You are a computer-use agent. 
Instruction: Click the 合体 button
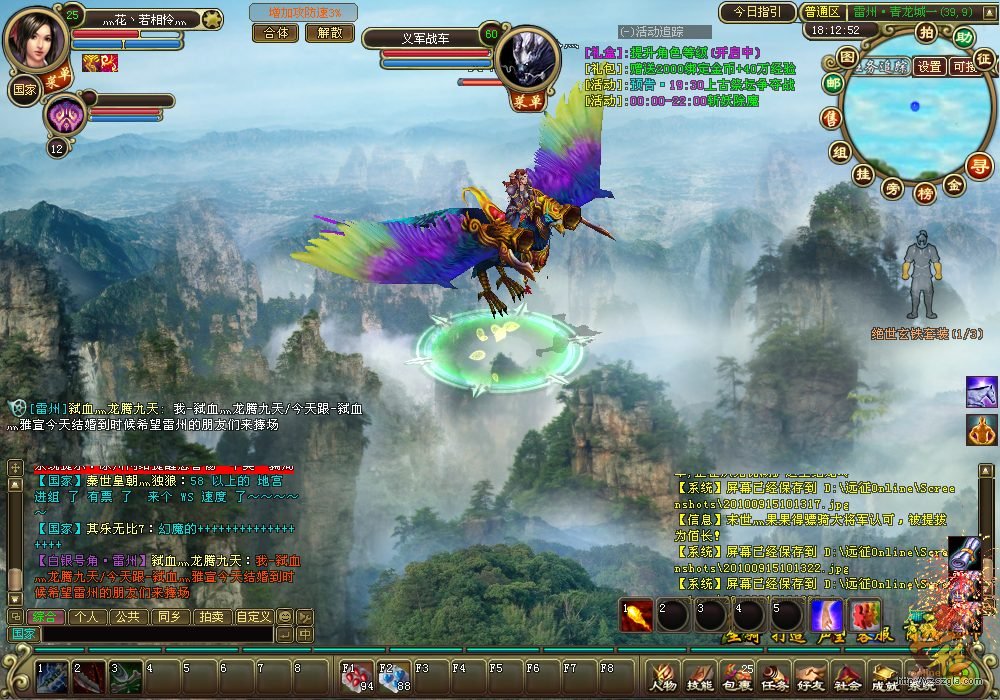tap(275, 32)
